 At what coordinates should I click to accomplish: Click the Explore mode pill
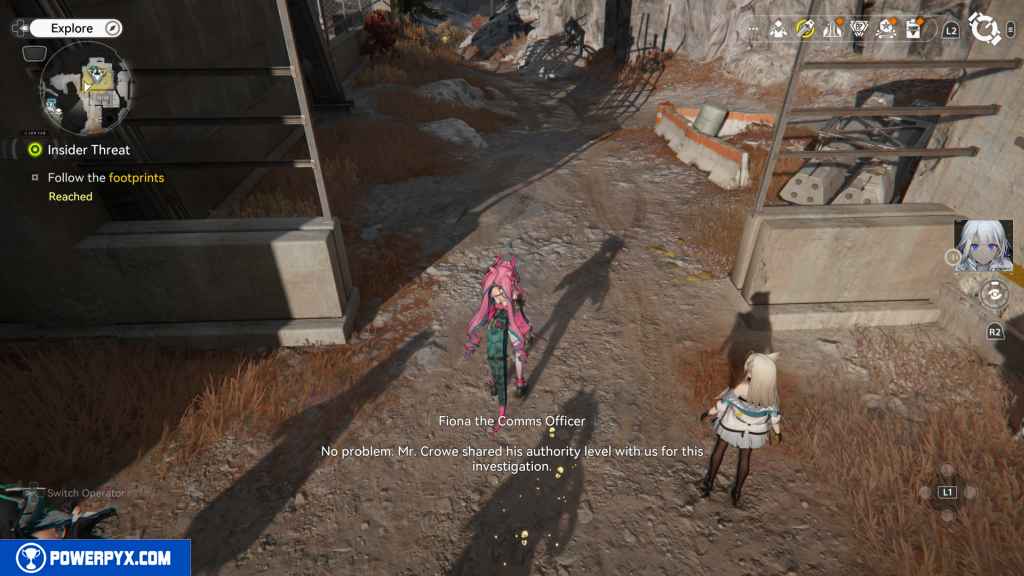[75, 28]
